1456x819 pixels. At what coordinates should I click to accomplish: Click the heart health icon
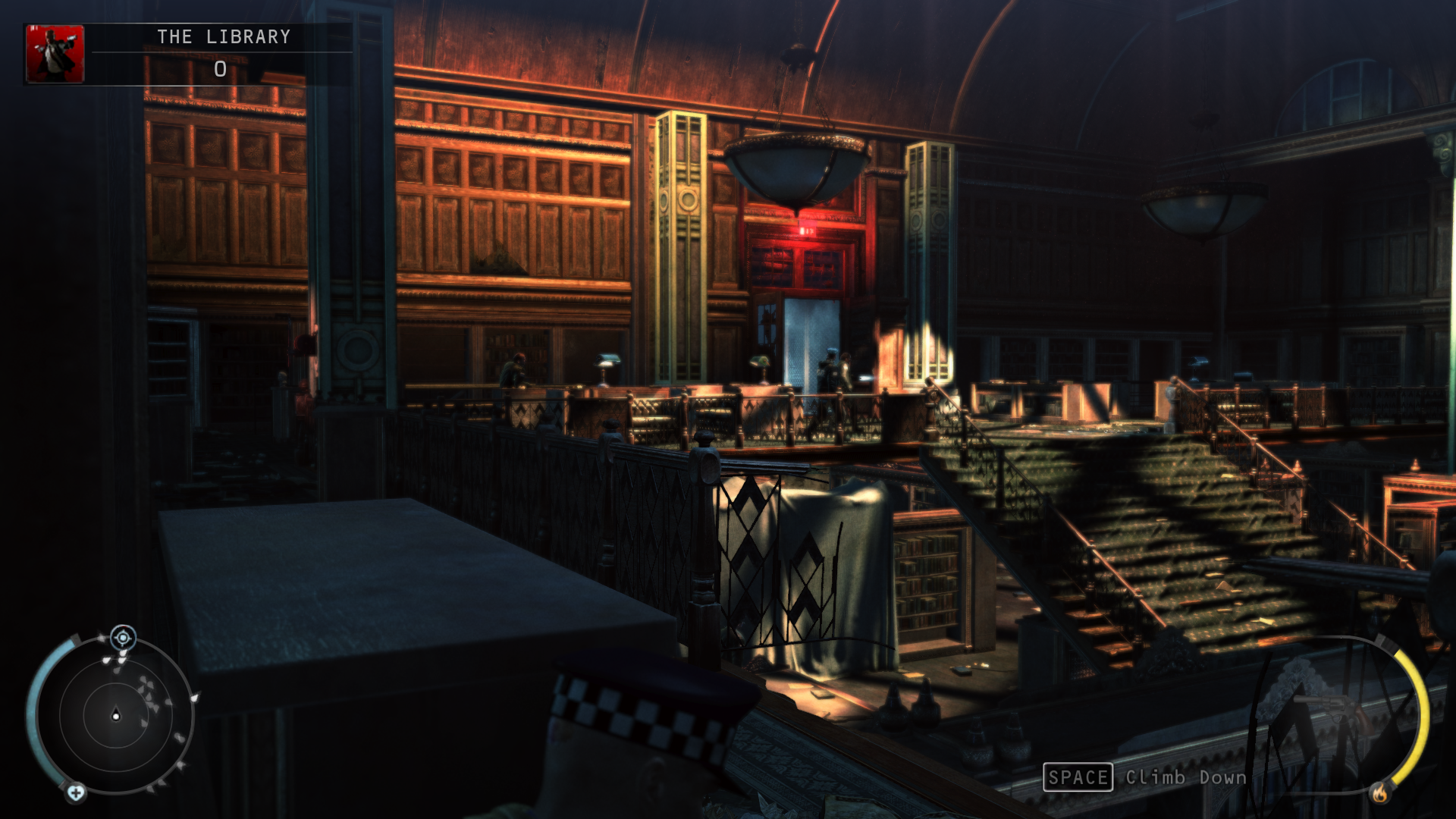point(76,793)
